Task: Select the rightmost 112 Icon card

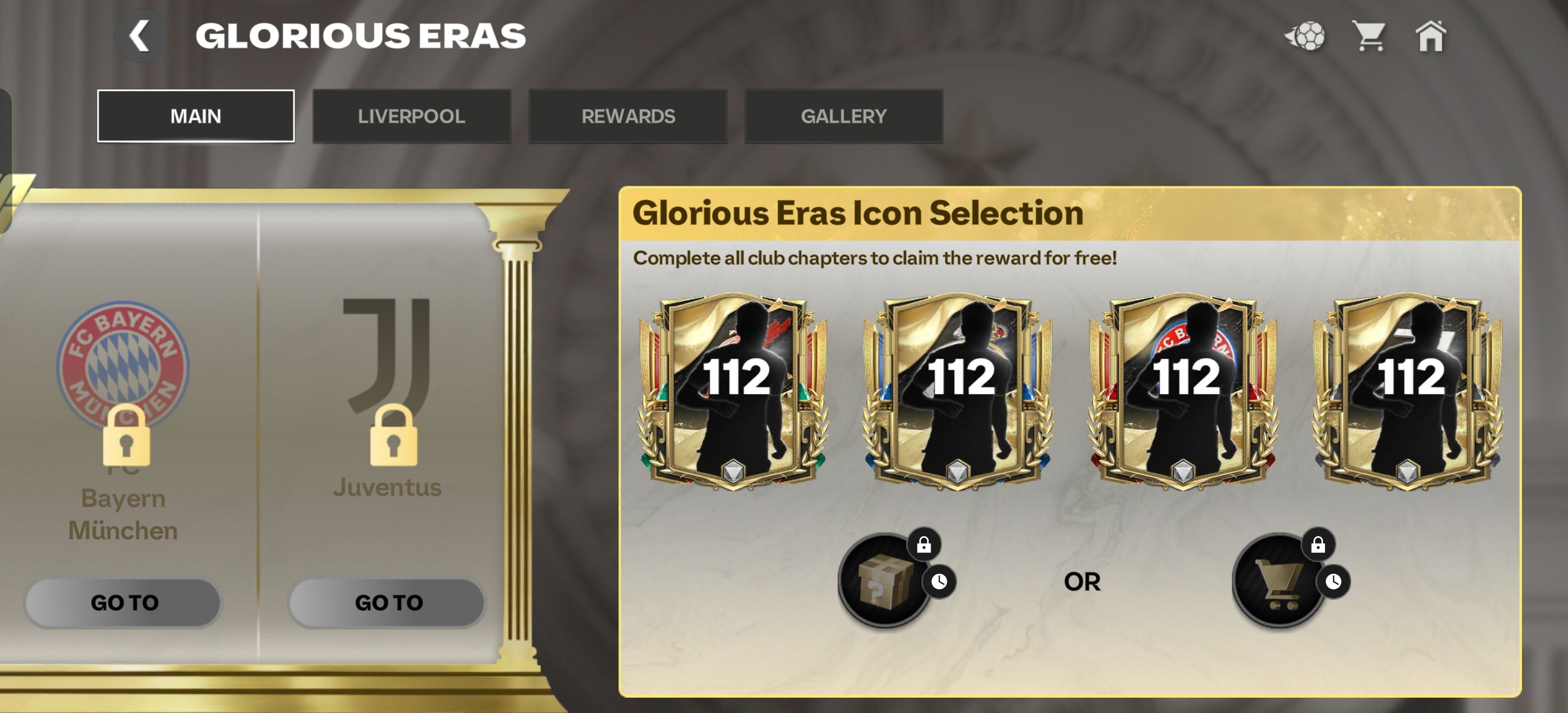Action: [x=1409, y=396]
